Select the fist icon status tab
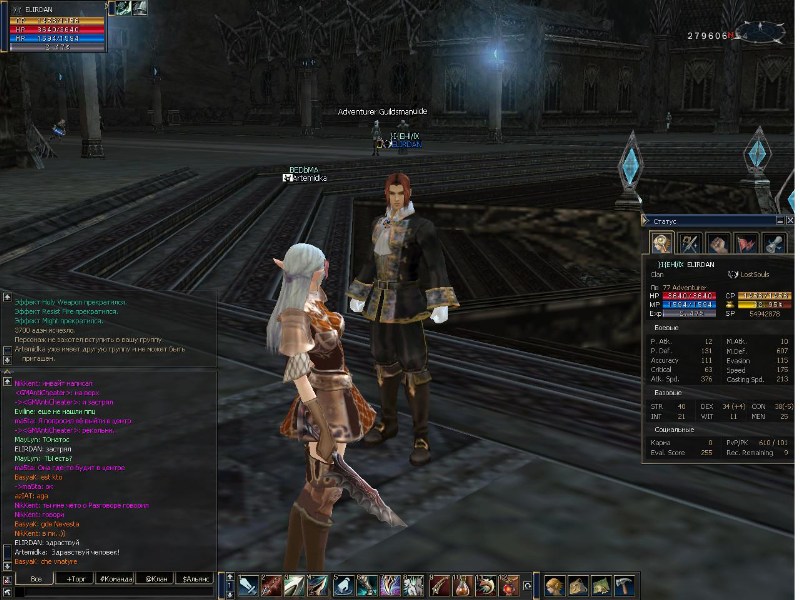This screenshot has height=600, width=800. [x=717, y=242]
